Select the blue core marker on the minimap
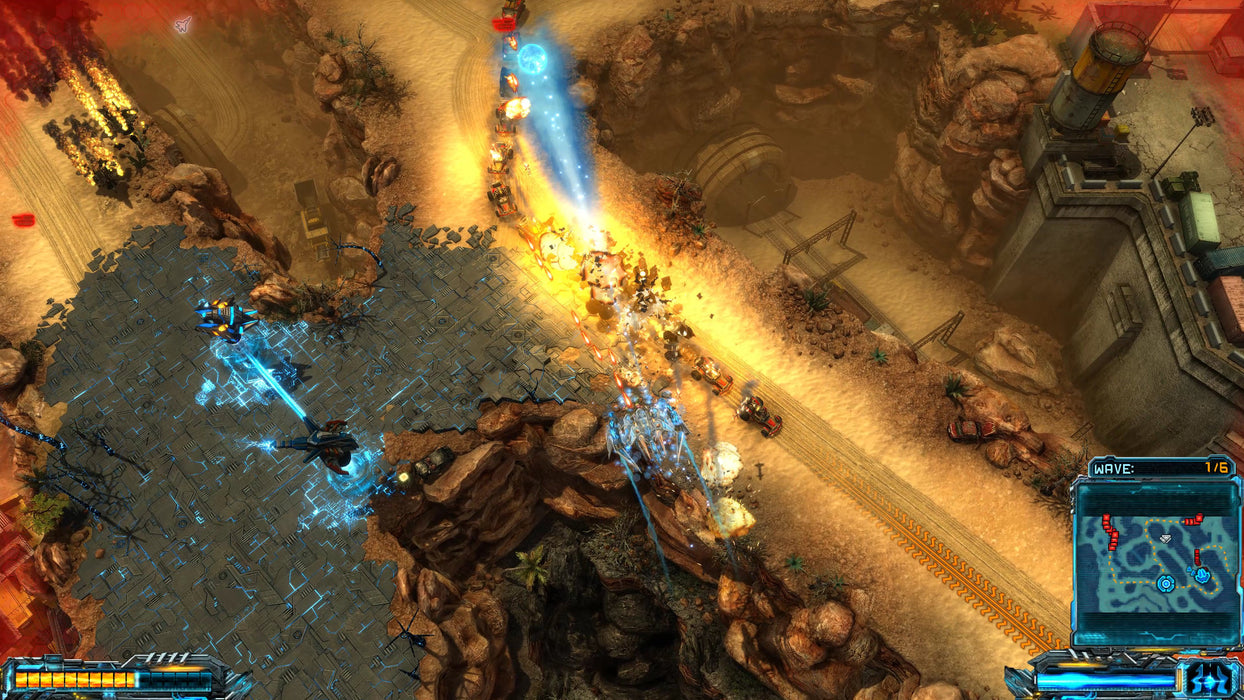Screen dimensions: 1244x700 [x=1165, y=583]
